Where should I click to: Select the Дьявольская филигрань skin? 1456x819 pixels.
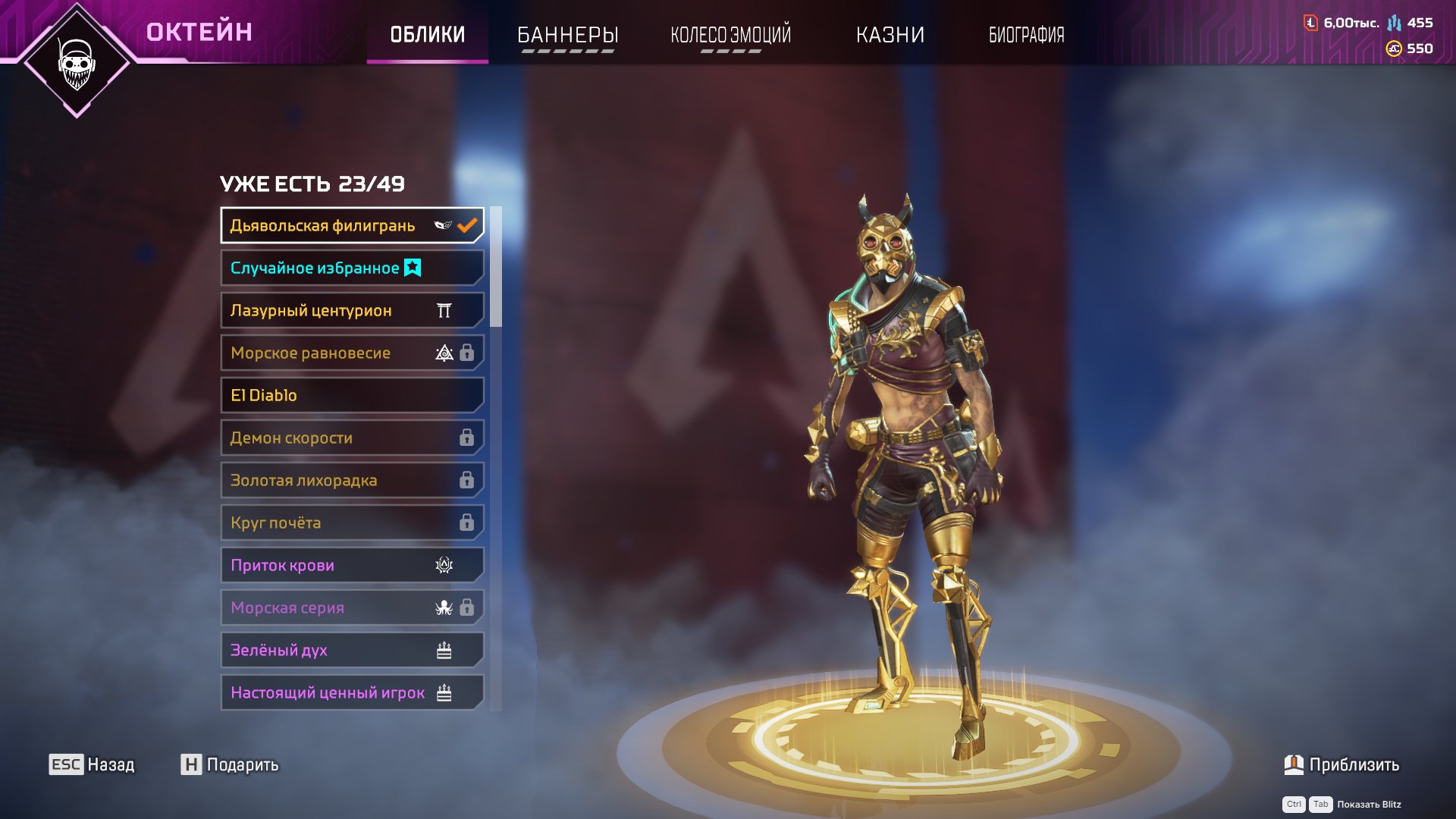(352, 225)
